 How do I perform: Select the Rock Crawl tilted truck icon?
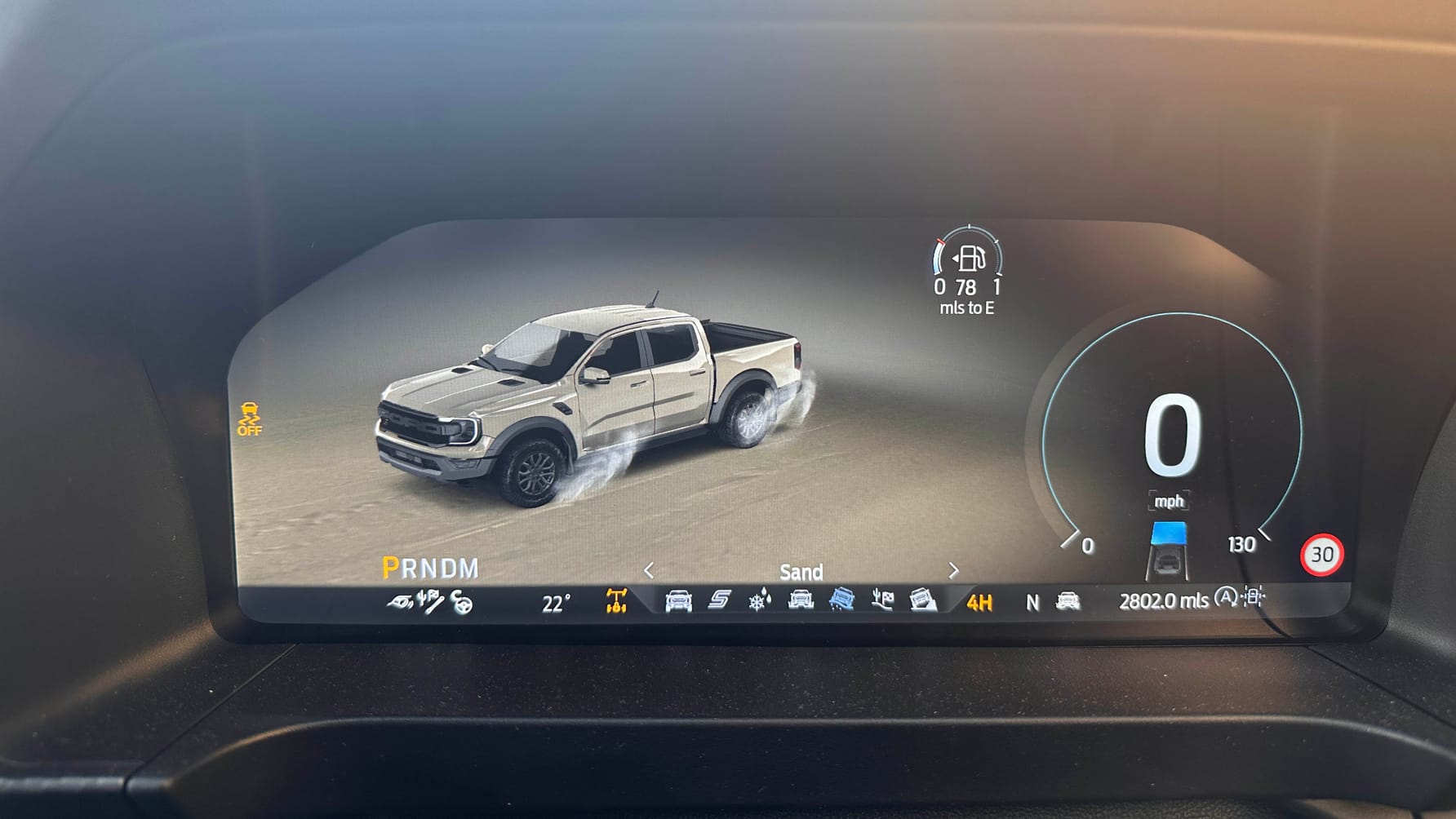923,601
